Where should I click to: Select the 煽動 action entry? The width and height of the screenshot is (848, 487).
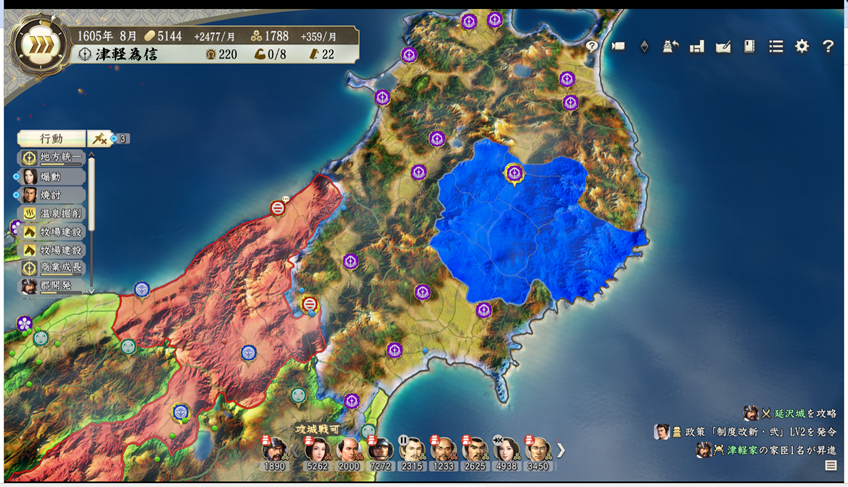pos(53,177)
